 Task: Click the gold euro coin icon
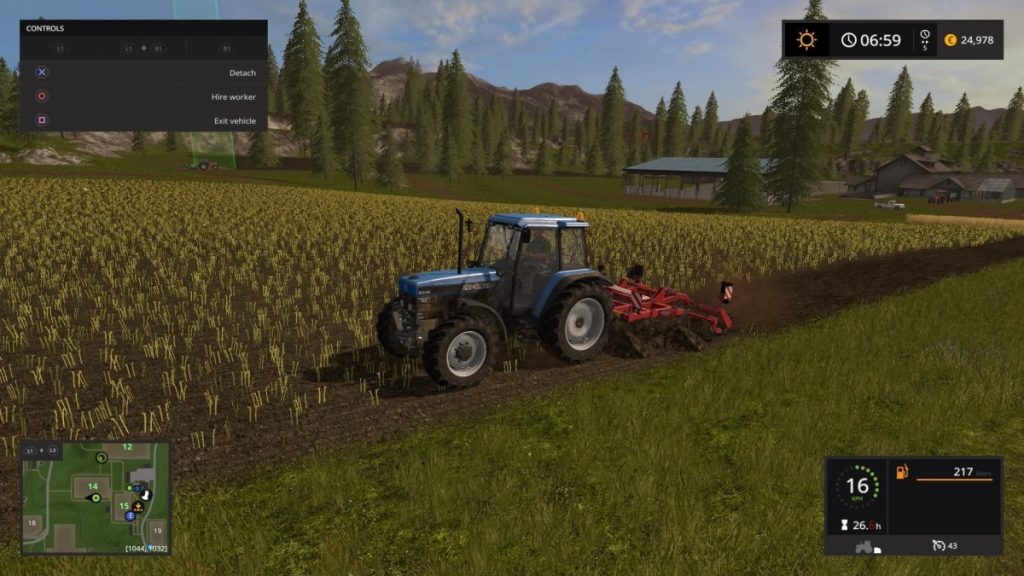pyautogui.click(x=950, y=40)
